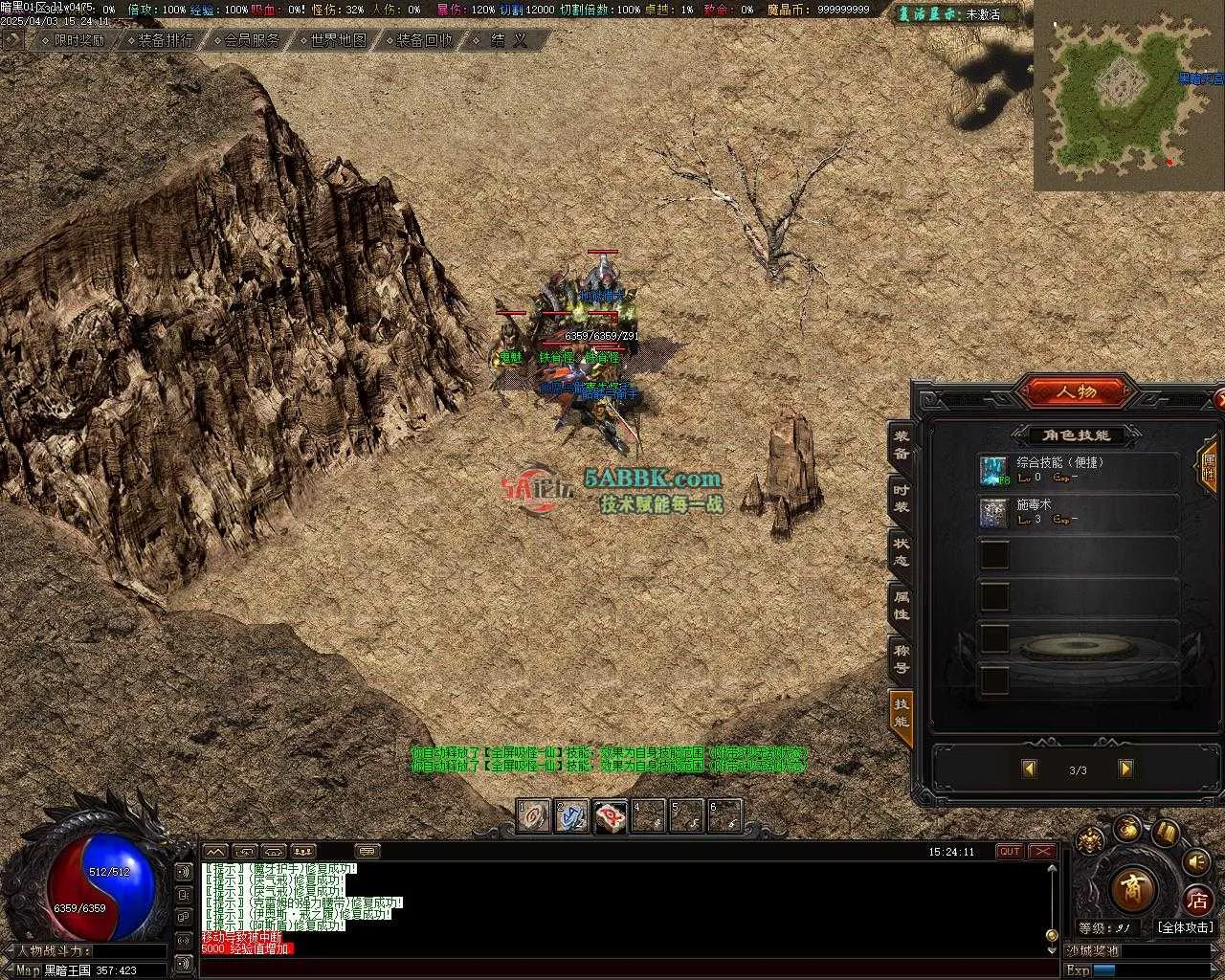
Task: Toggle sound with the speaker icon
Action: point(1195,862)
